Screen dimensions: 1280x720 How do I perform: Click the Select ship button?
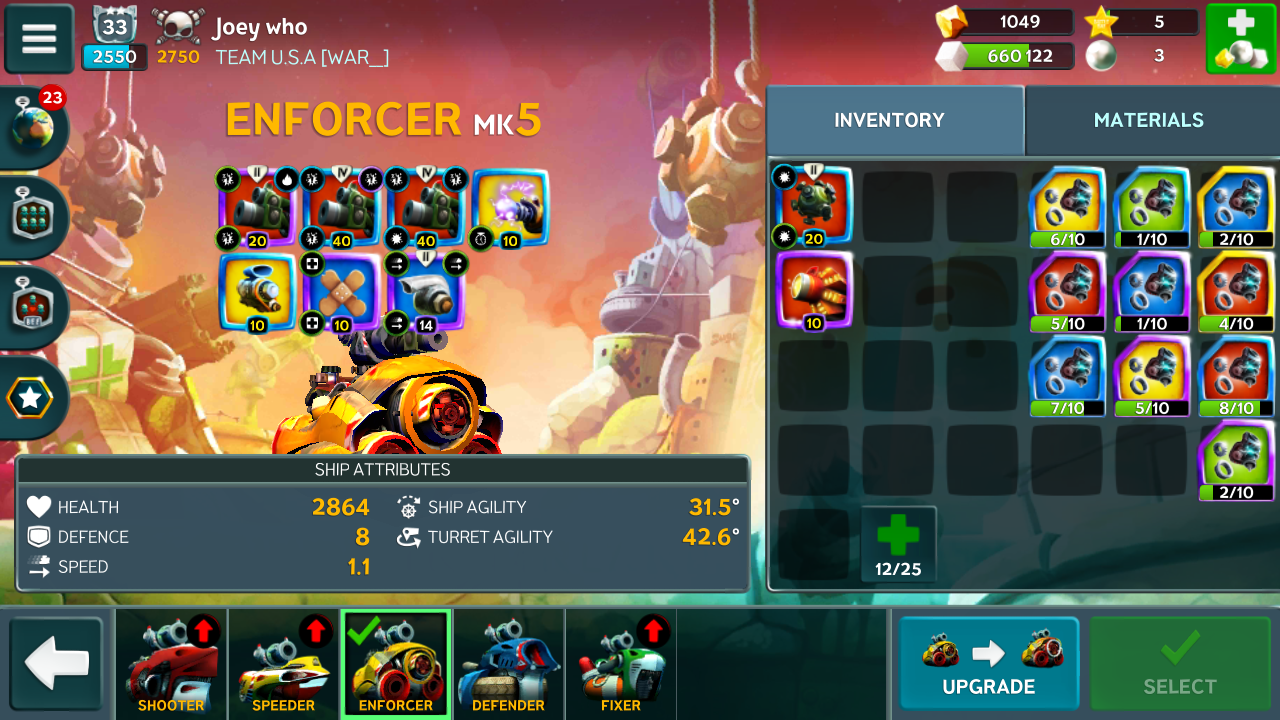tap(1179, 664)
